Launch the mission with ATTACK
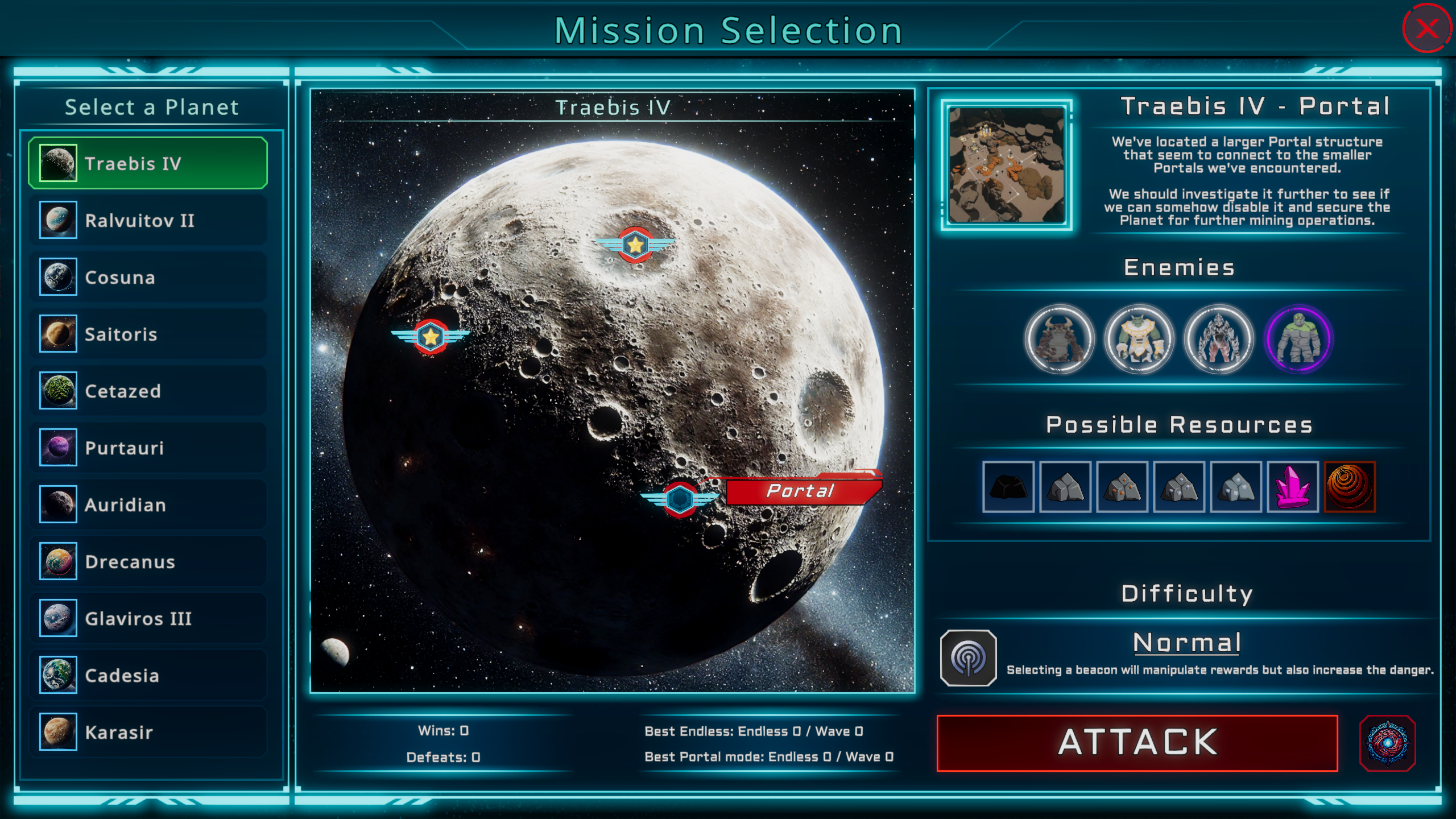Image resolution: width=1456 pixels, height=819 pixels. pyautogui.click(x=1137, y=743)
